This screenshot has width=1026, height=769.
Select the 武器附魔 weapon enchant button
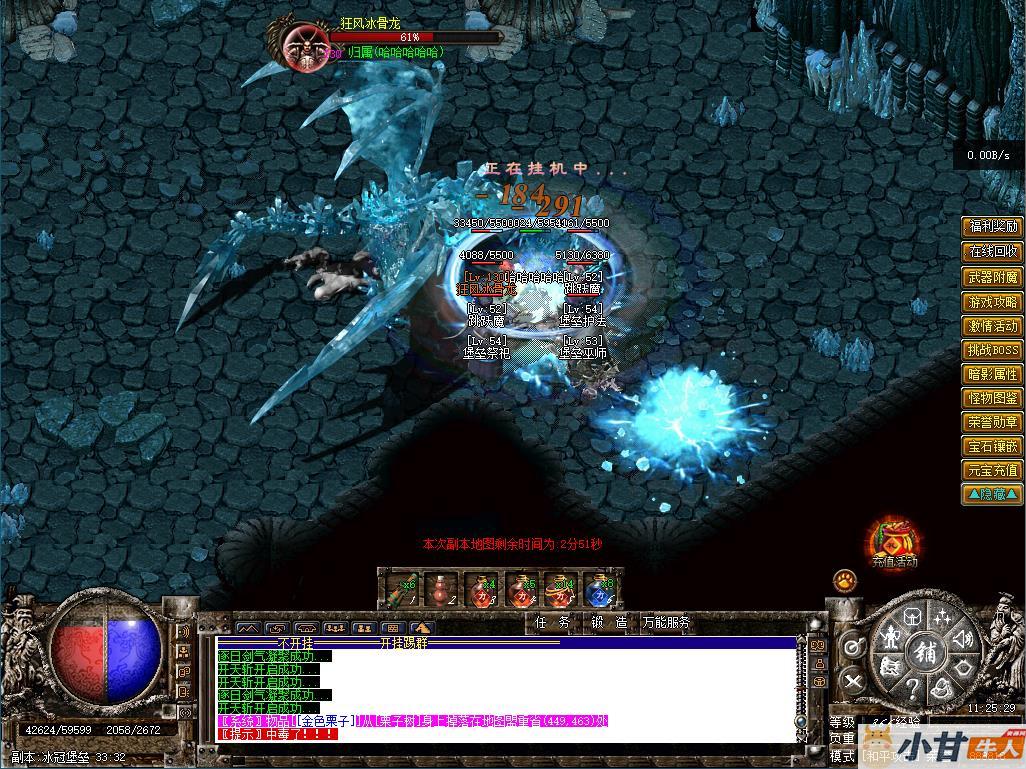coord(992,277)
